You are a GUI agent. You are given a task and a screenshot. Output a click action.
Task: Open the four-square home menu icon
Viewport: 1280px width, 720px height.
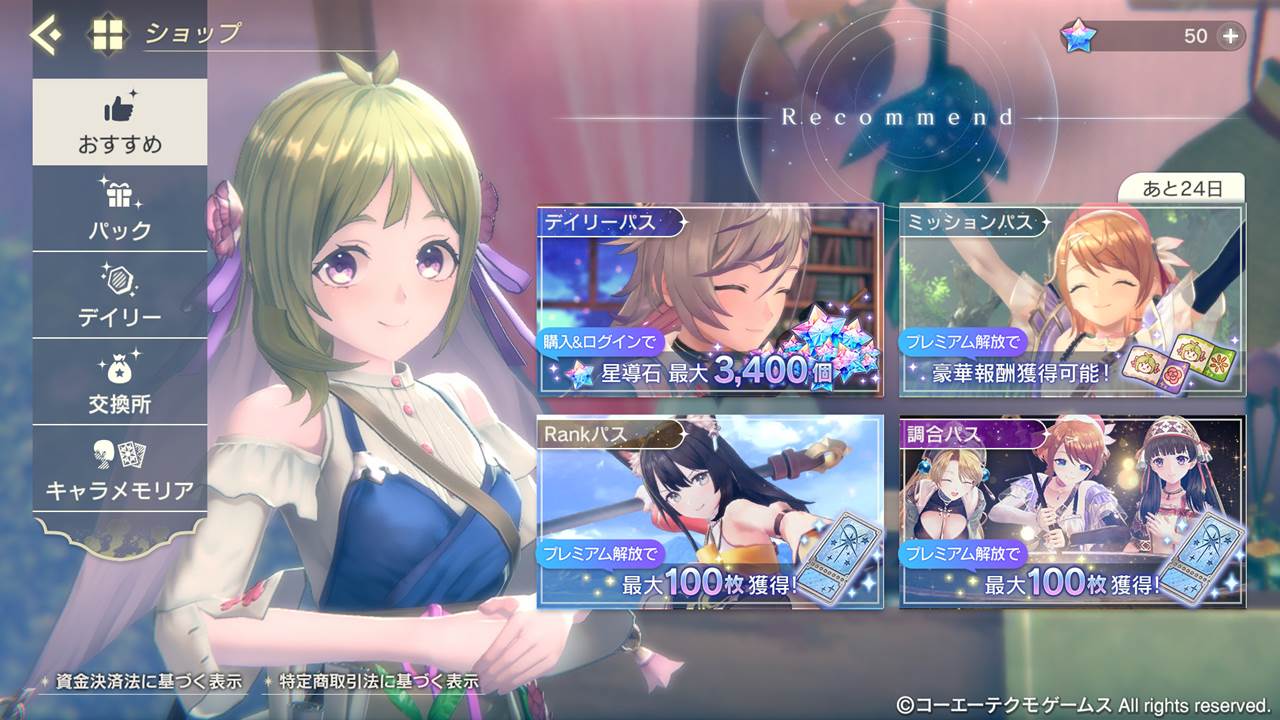(109, 35)
